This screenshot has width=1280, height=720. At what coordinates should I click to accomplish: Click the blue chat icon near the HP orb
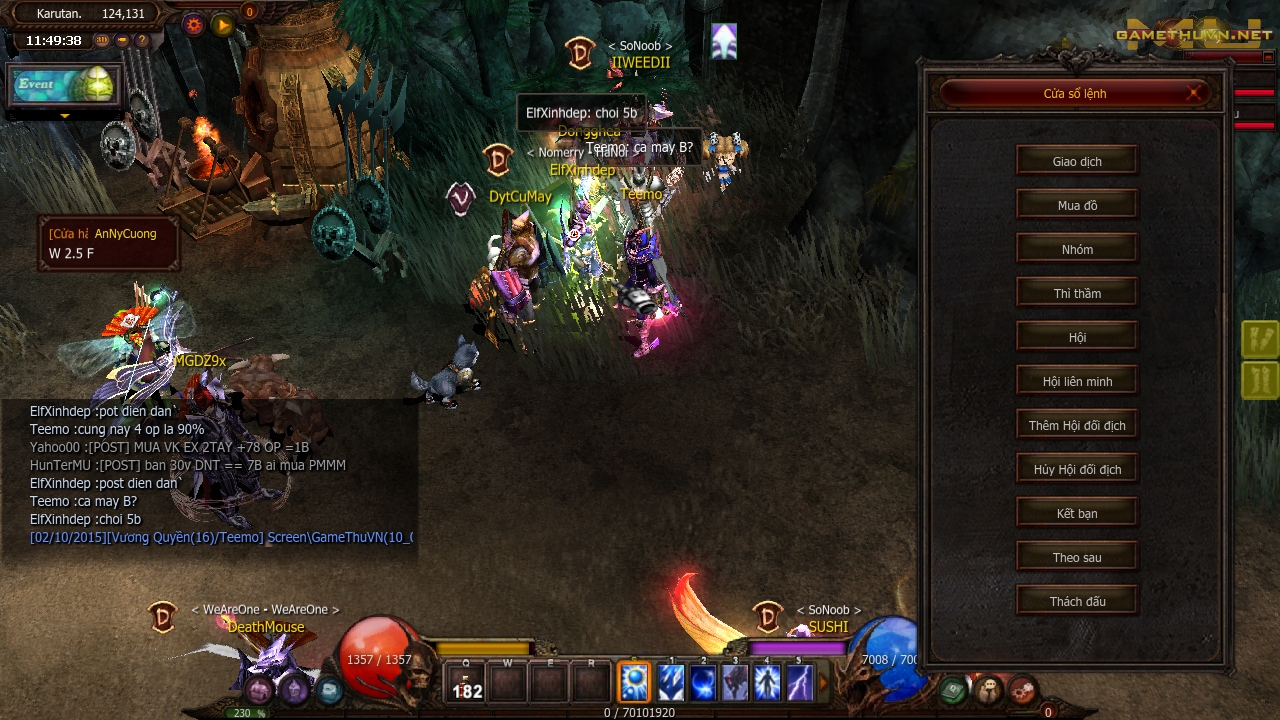point(328,688)
